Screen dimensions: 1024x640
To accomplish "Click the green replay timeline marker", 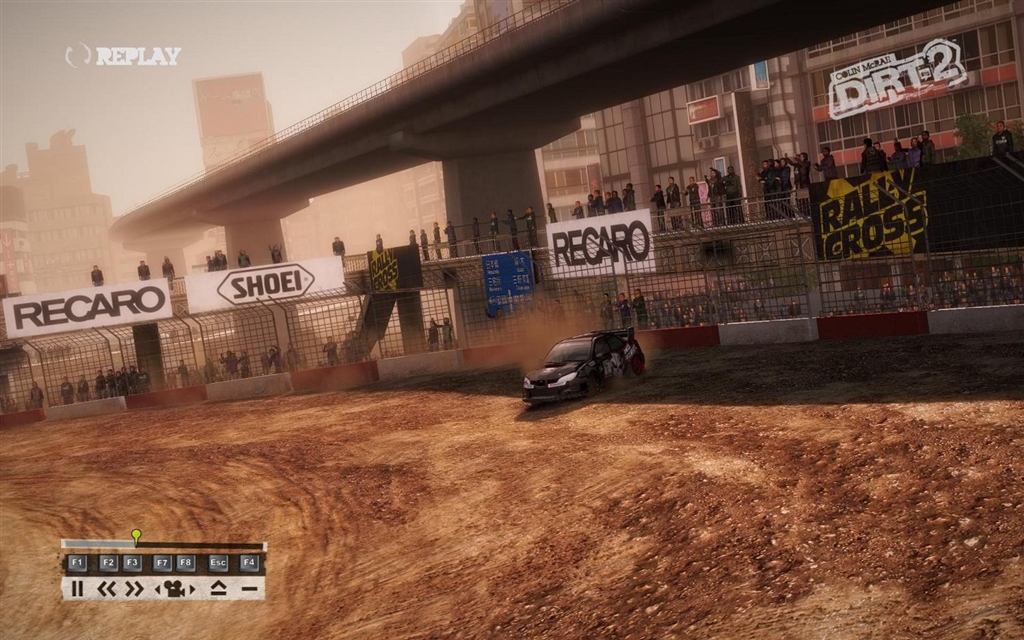I will pos(136,536).
